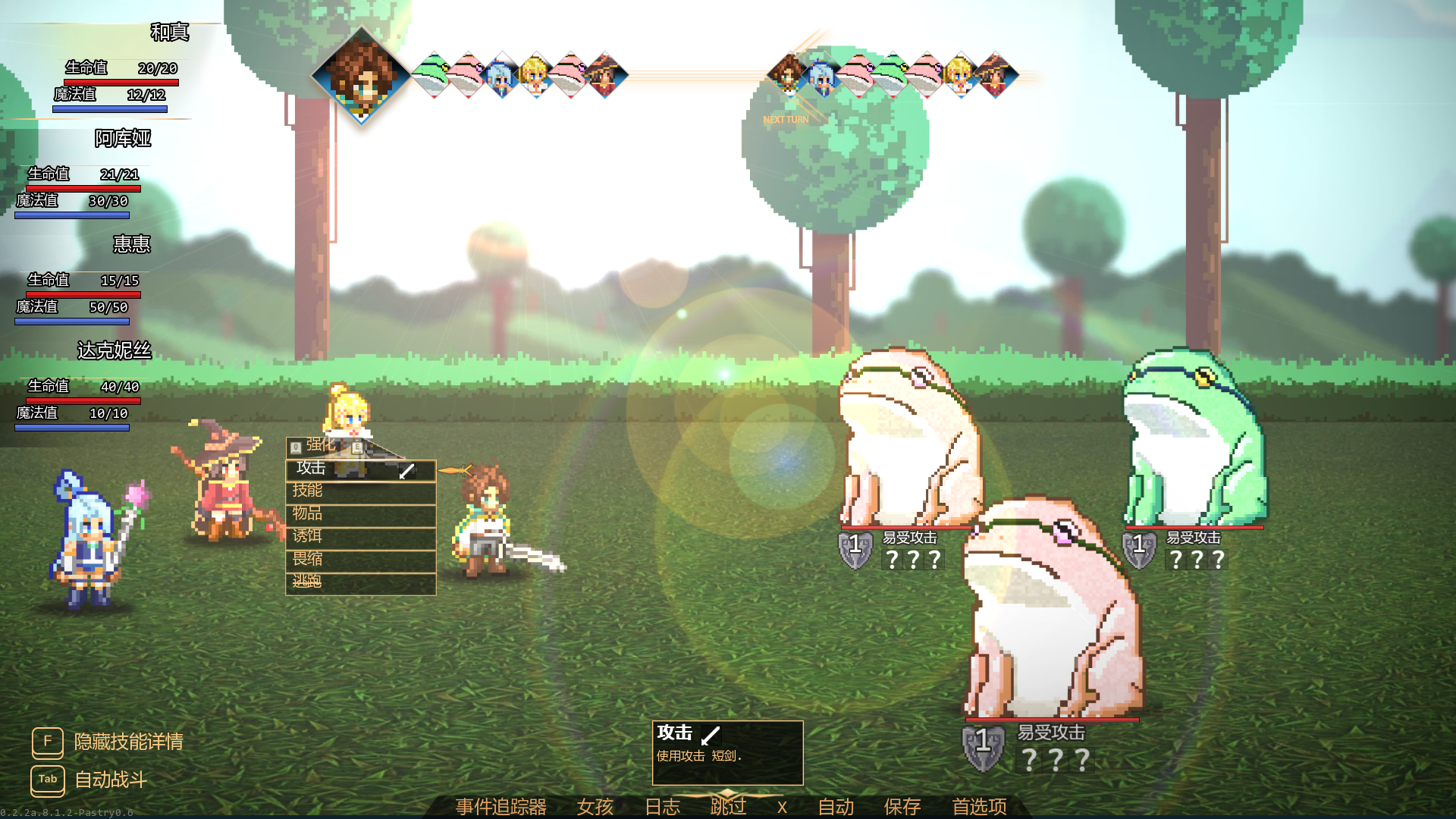Enable 自动战斗 auto battle

(x=111, y=780)
